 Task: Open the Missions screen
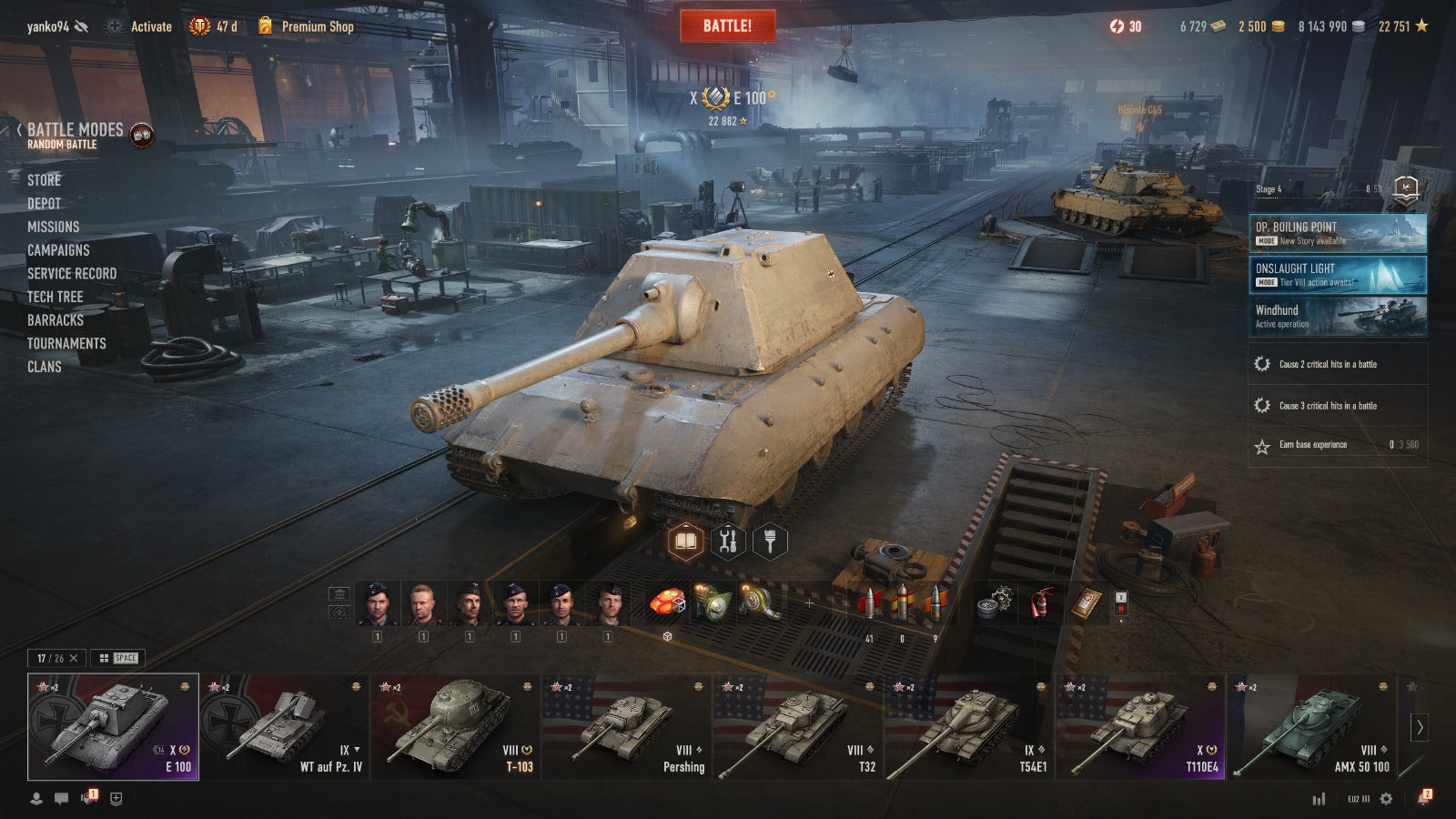(53, 227)
